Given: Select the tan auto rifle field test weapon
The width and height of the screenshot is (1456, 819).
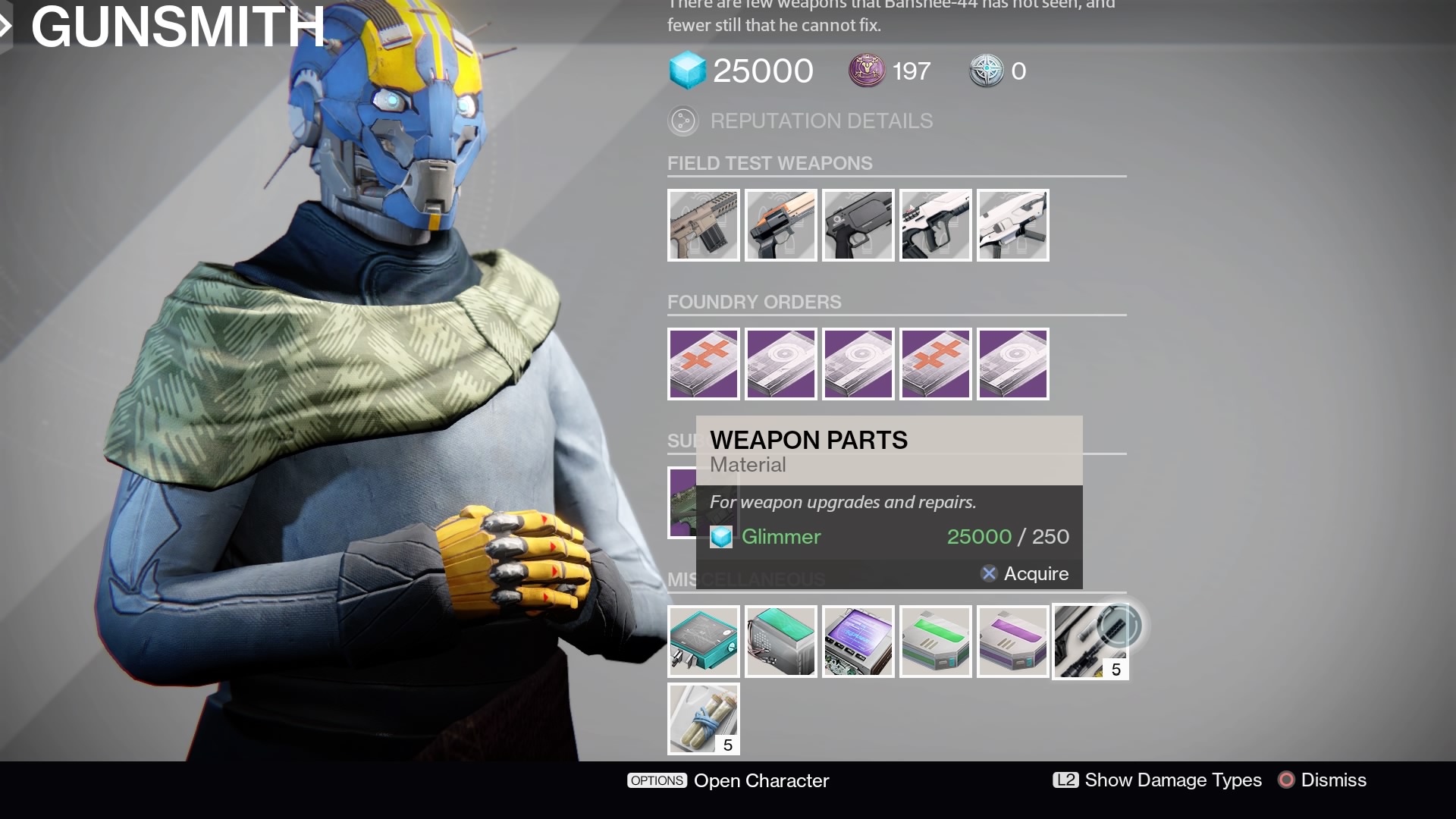Looking at the screenshot, I should [703, 224].
